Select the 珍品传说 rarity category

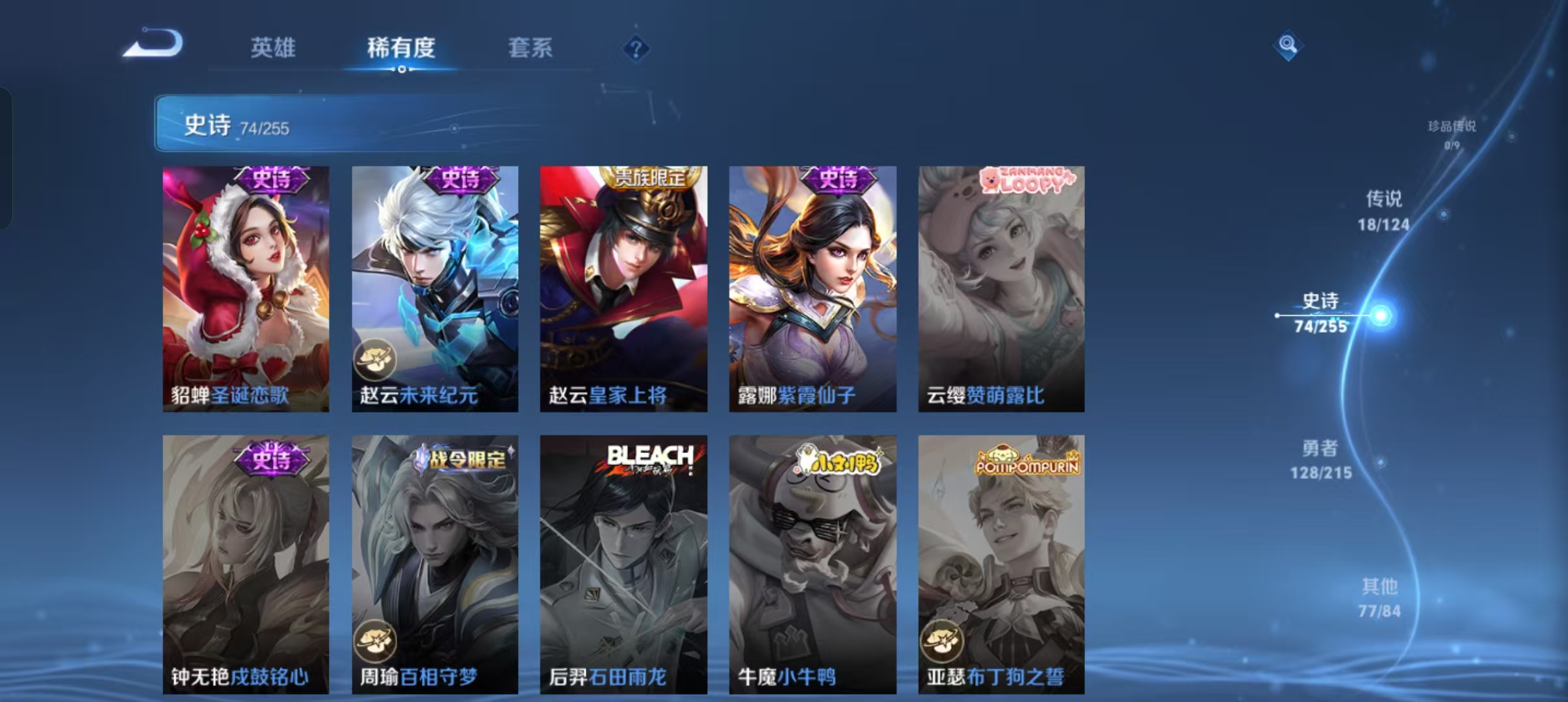click(1448, 135)
